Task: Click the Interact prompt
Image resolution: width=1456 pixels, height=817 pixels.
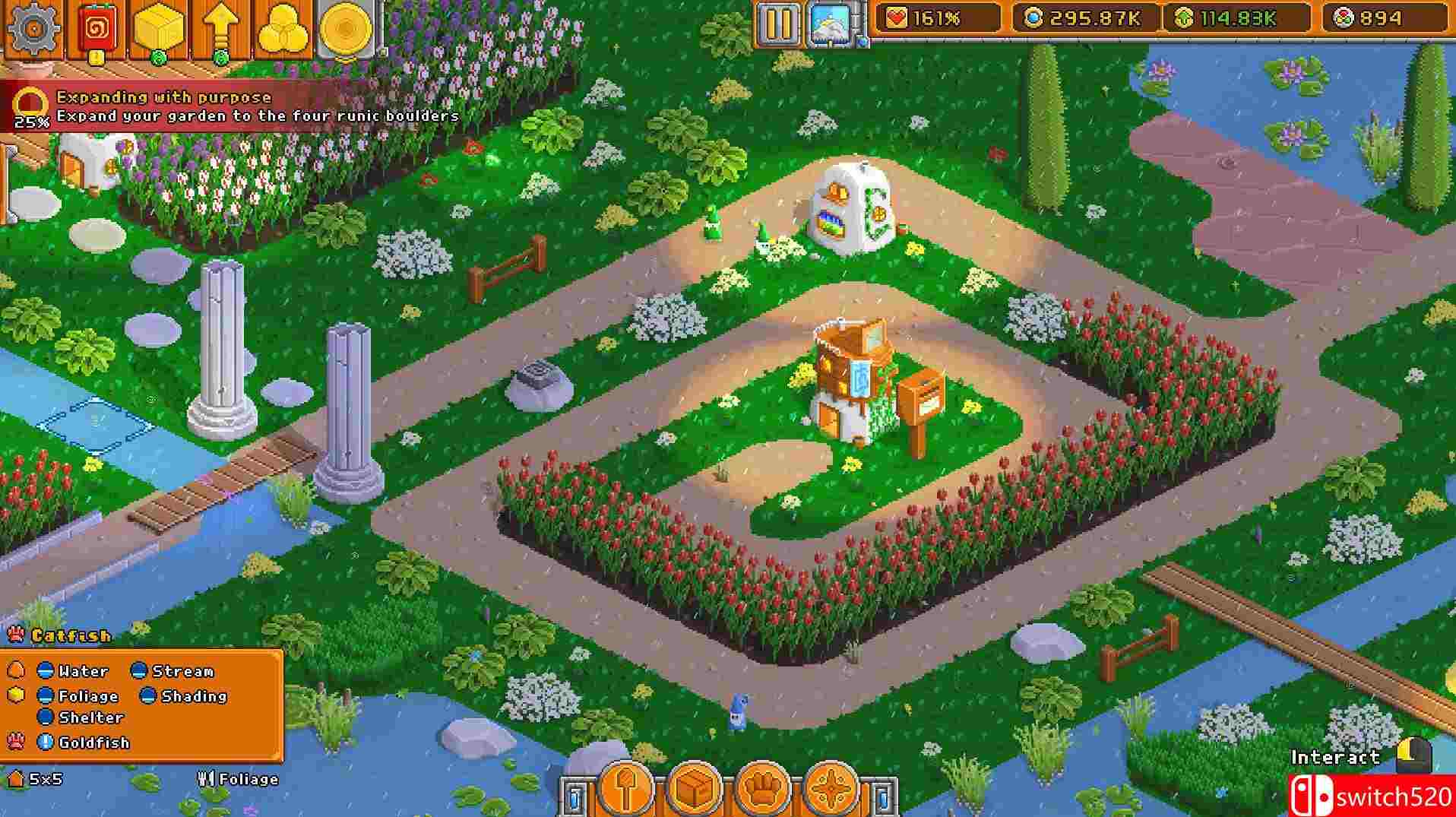Action: coord(1334,758)
